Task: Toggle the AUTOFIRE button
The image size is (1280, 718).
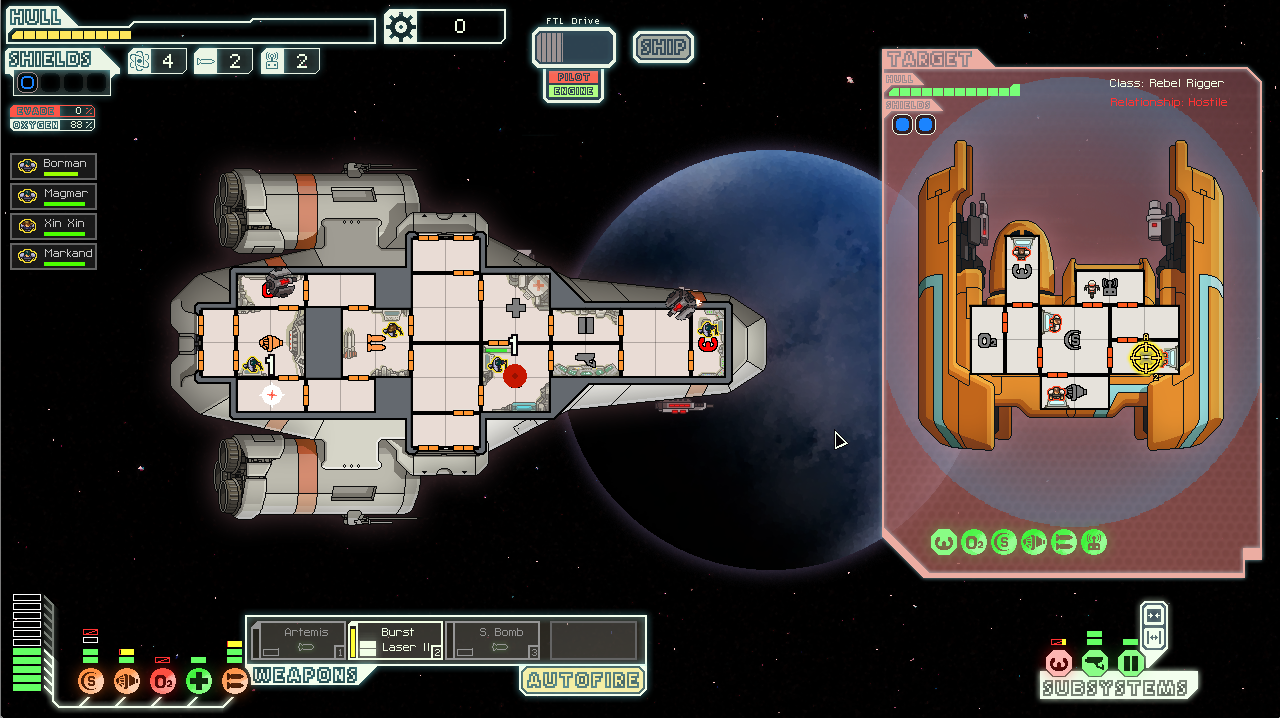Action: pyautogui.click(x=582, y=681)
